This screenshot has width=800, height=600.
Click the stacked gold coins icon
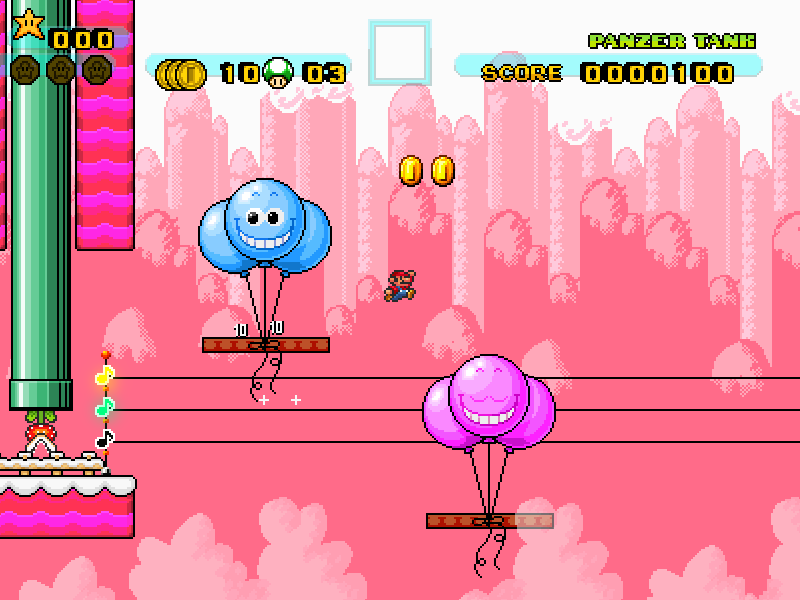coord(182,73)
